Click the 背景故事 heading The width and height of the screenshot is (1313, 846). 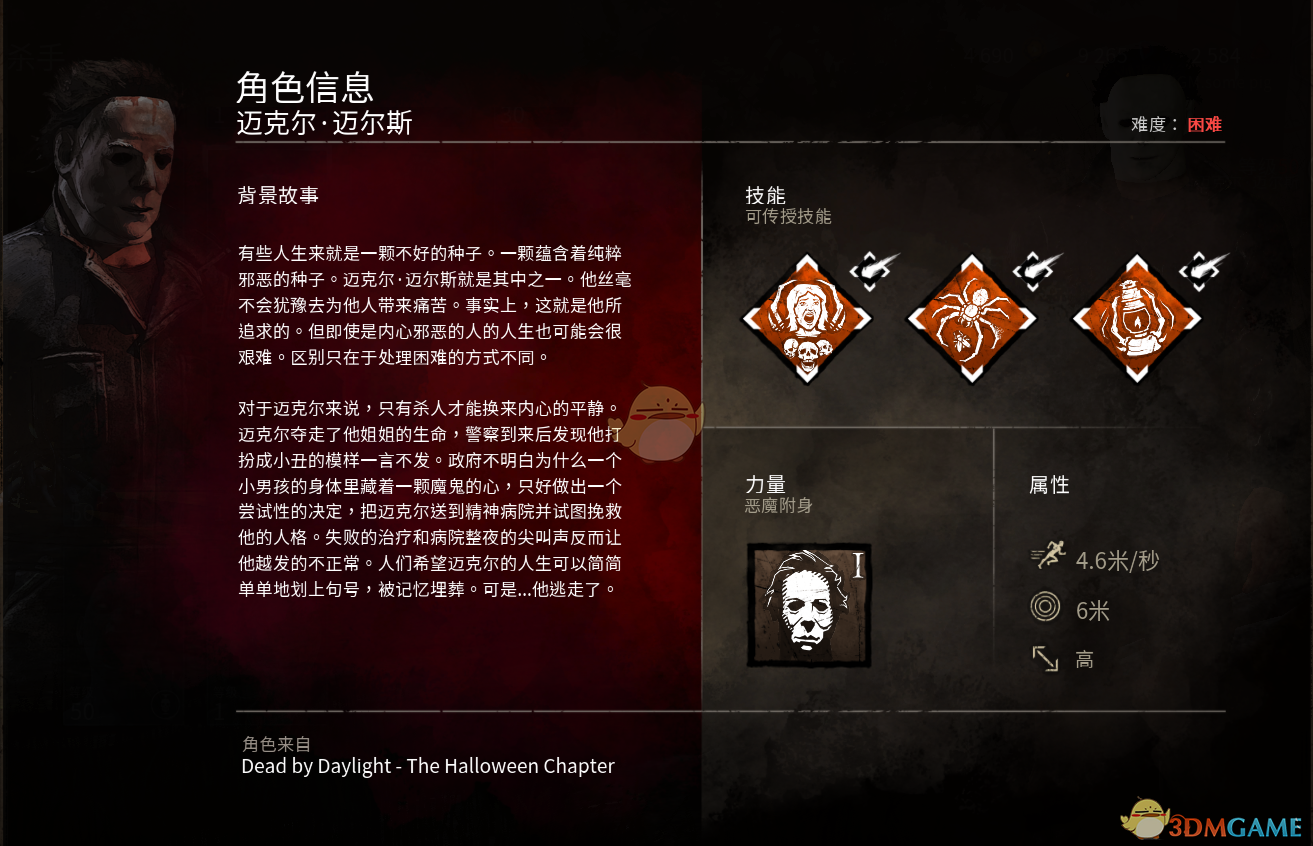coord(276,196)
